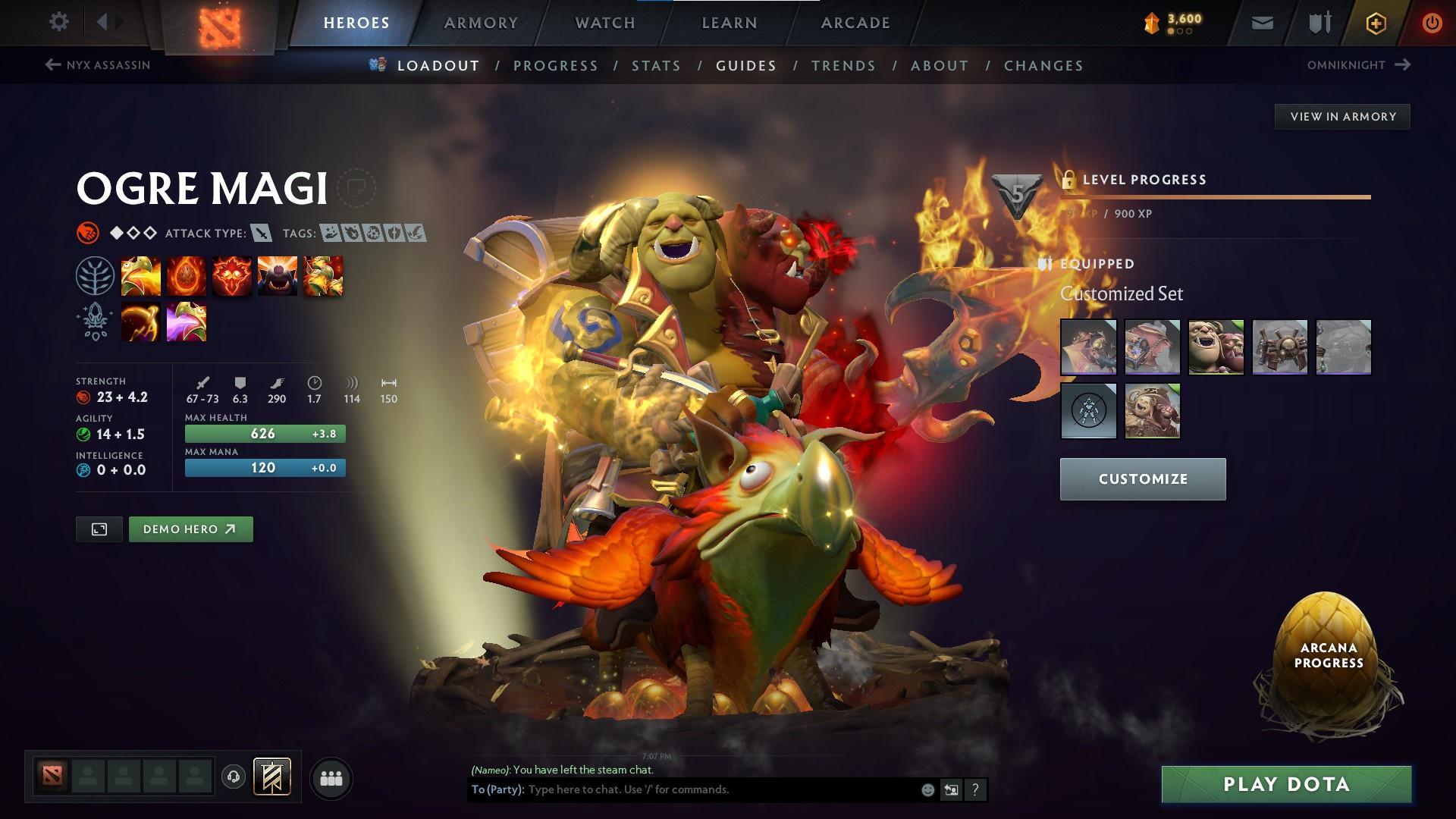Switch to the STATS tab

point(656,66)
